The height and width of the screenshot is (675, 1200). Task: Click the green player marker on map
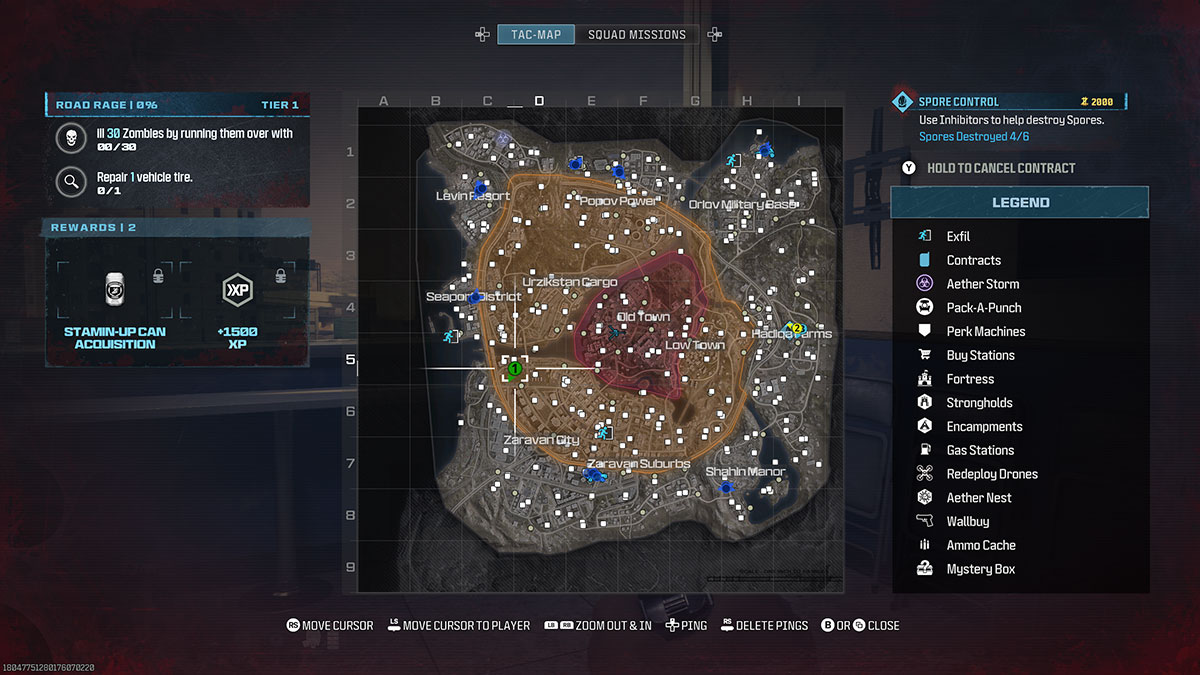point(514,369)
